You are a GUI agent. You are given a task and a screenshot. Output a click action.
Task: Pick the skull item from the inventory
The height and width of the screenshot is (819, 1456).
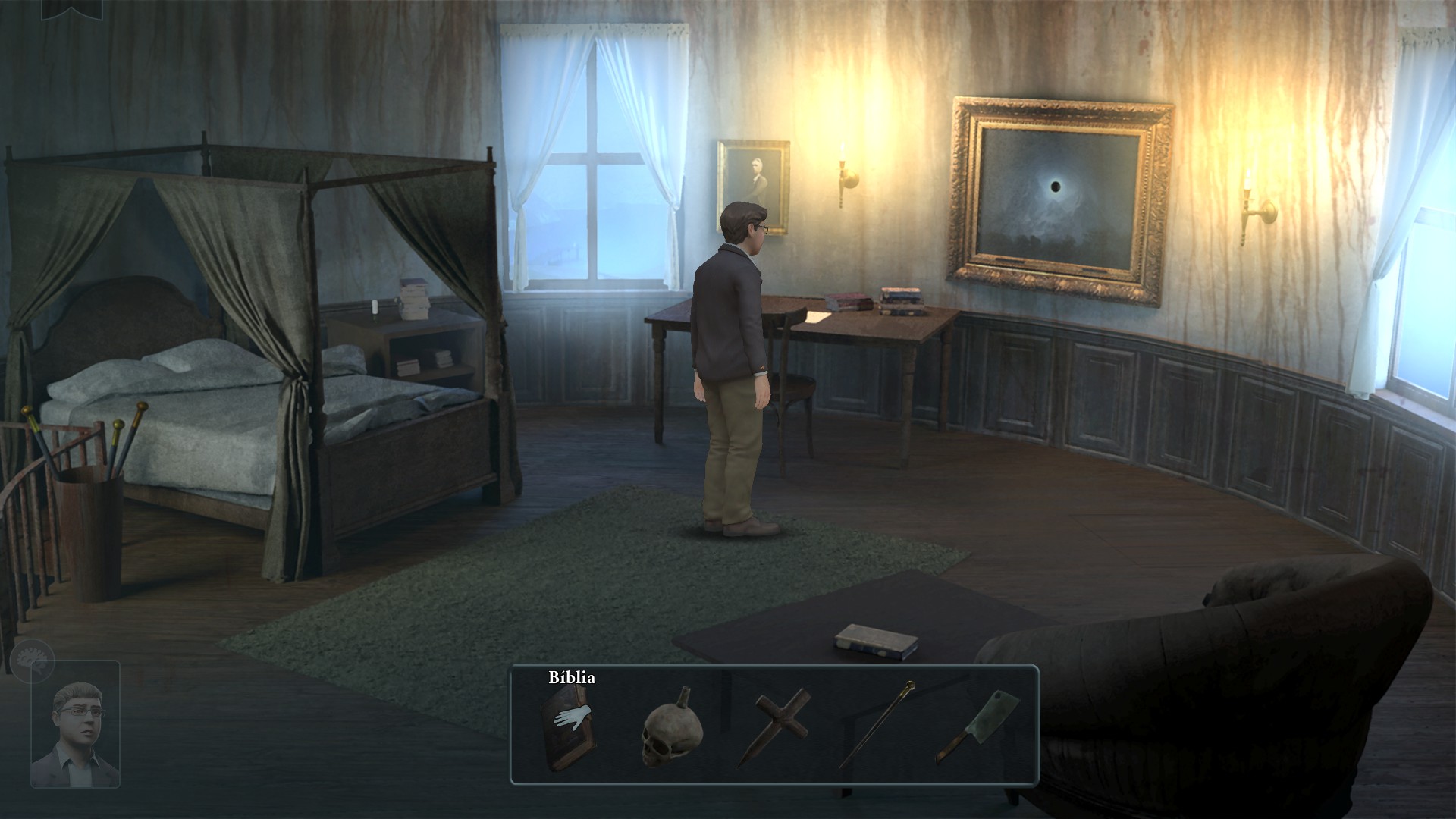(671, 730)
